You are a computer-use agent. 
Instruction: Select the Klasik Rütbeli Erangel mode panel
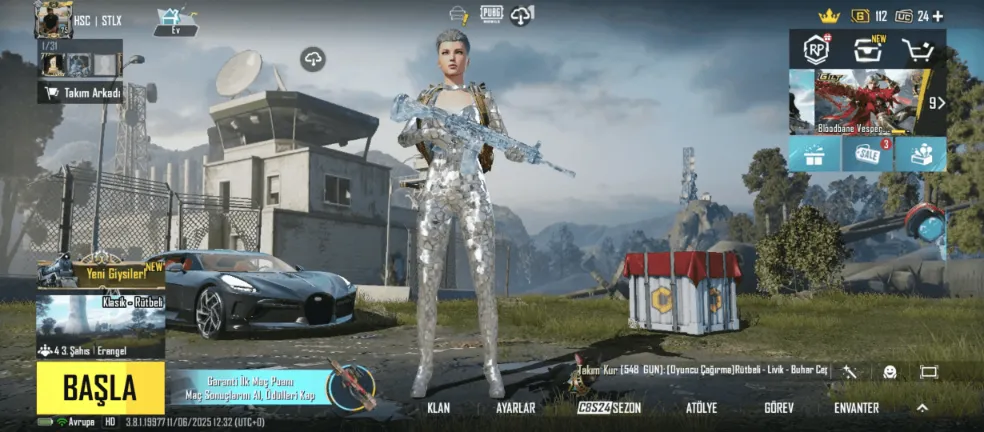[100, 325]
